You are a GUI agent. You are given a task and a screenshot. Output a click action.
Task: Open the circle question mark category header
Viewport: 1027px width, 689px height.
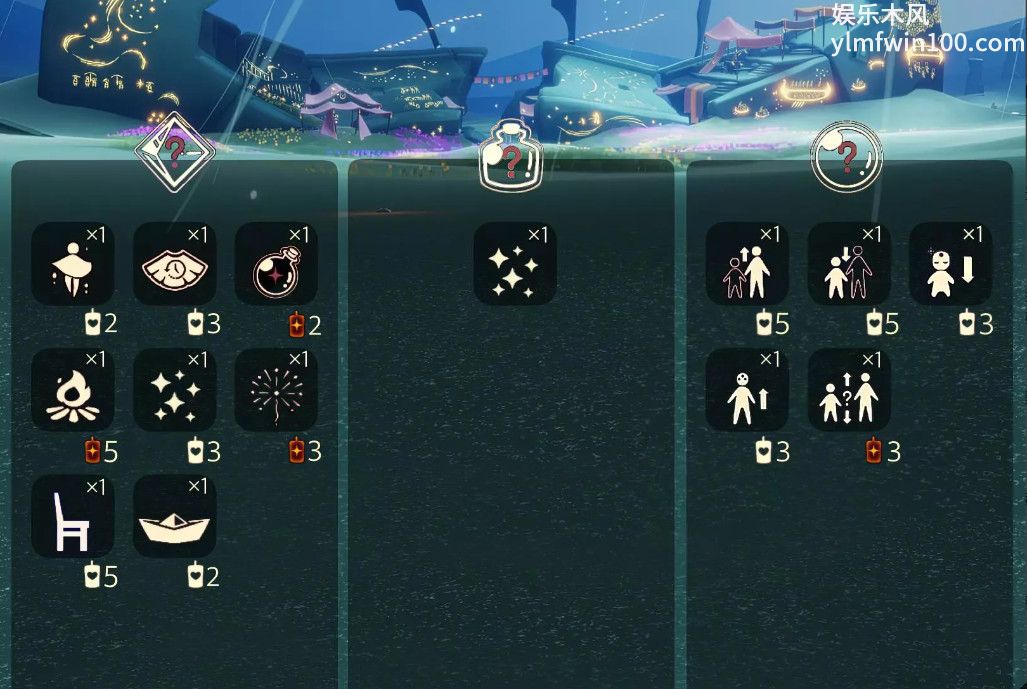pos(846,156)
